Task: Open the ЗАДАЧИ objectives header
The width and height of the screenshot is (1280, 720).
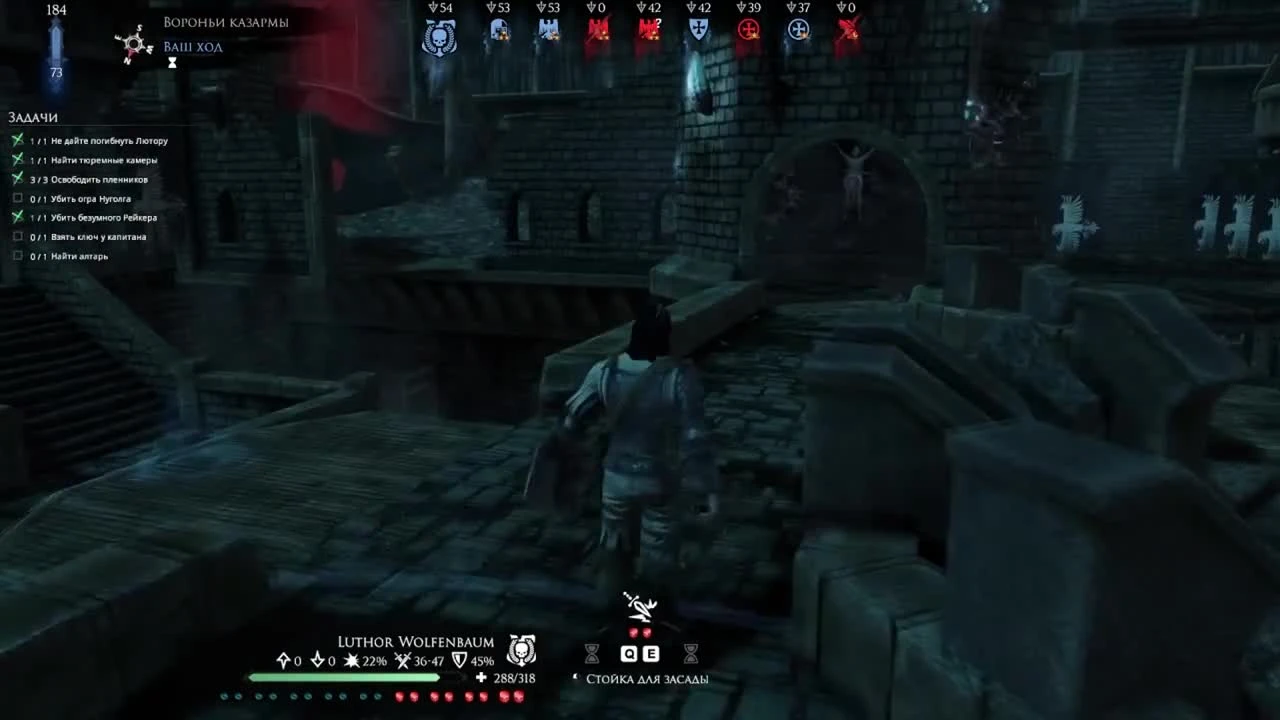Action: [32, 117]
